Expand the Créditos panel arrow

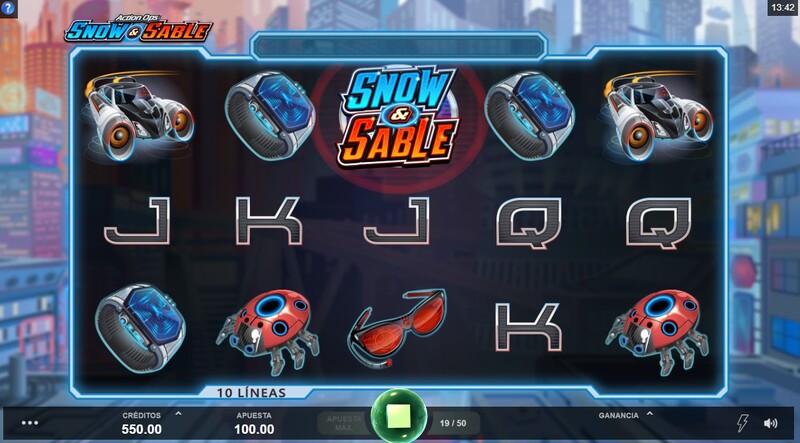178,413
